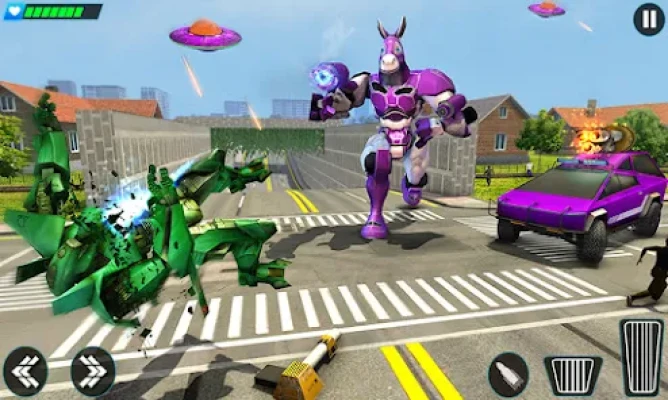This screenshot has width=668, height=400.
Task: Steer left with the double-arrow button
Action: tap(25, 371)
